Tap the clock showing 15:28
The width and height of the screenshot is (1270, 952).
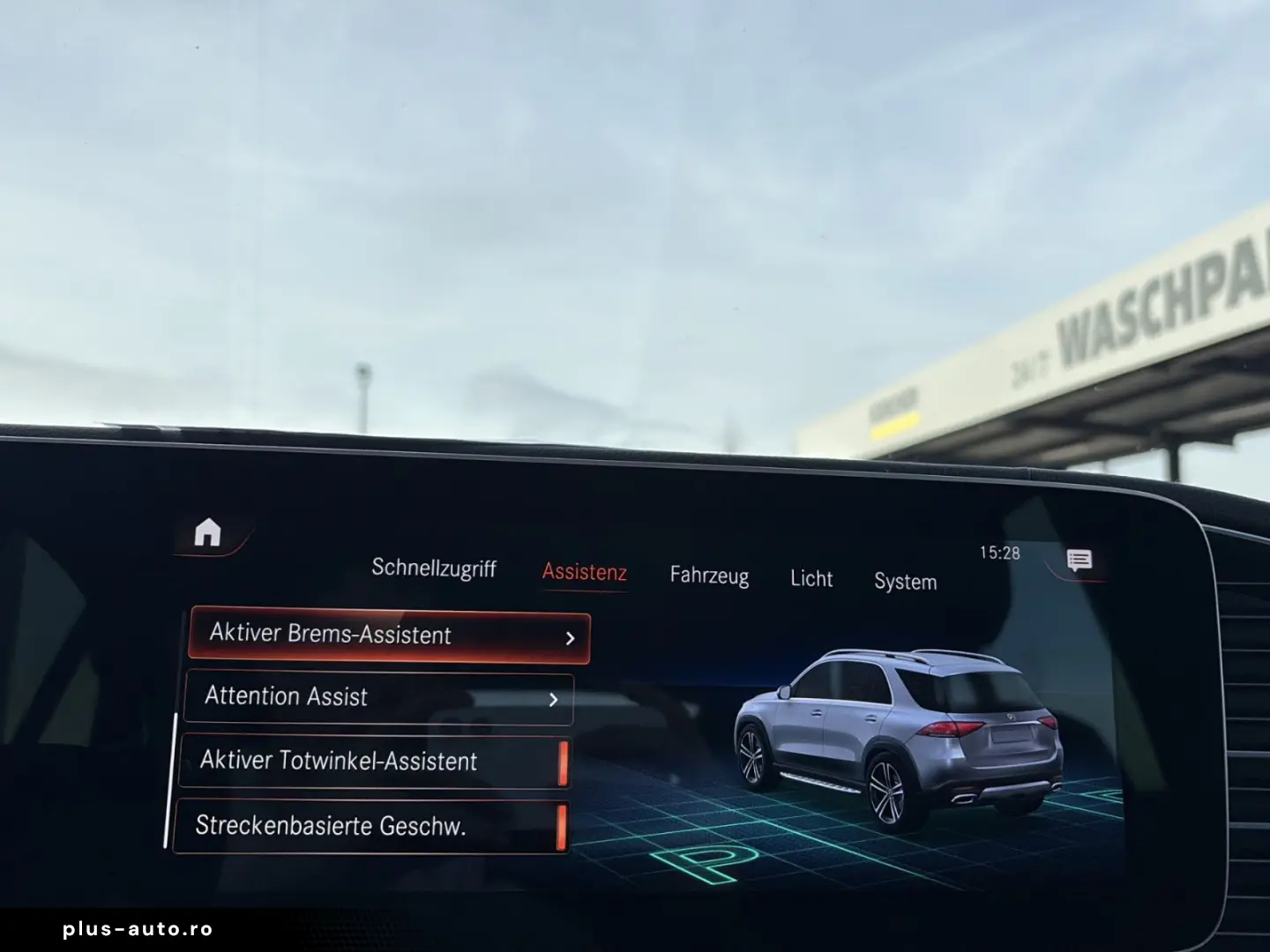(x=997, y=553)
